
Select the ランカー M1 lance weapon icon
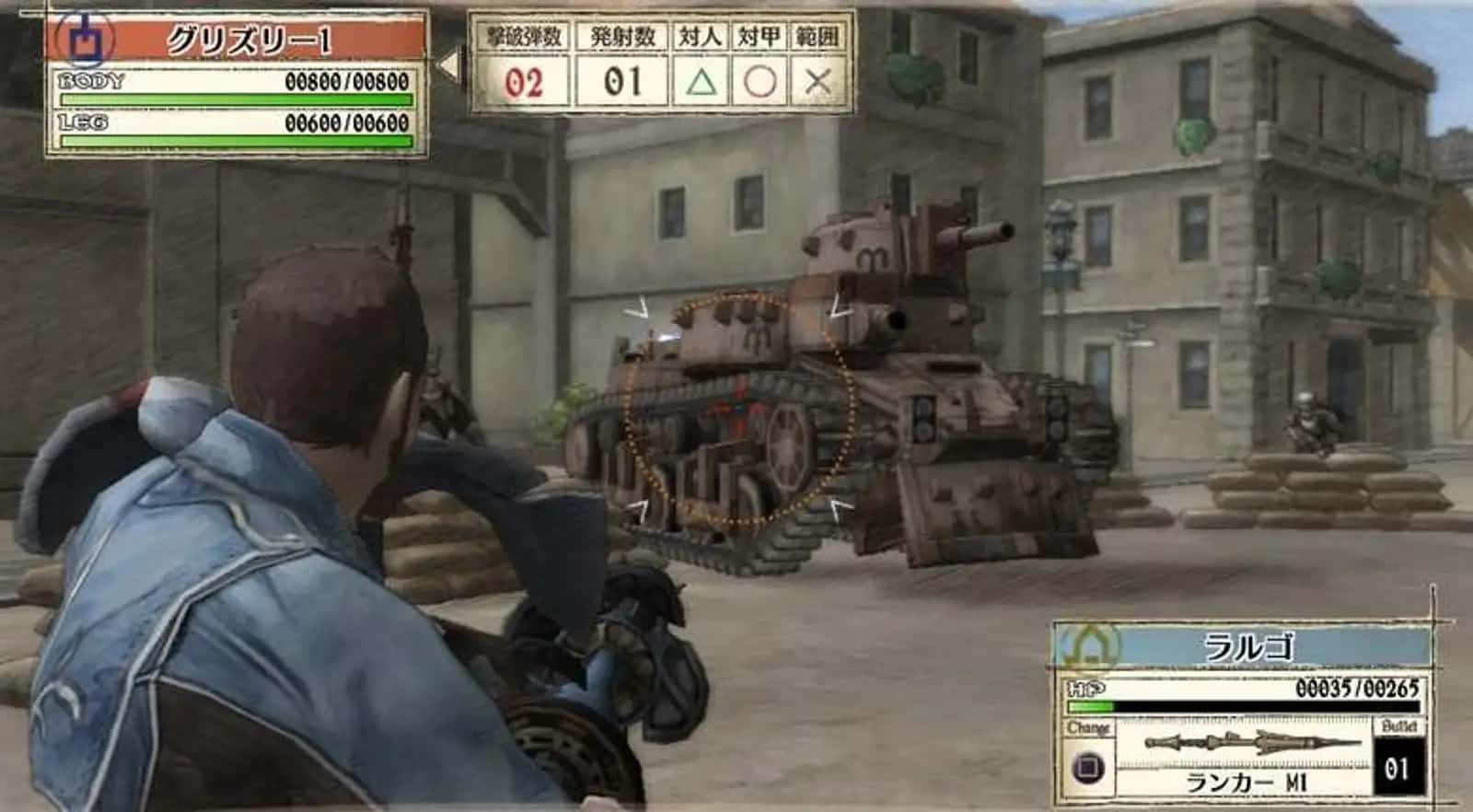tap(1247, 742)
